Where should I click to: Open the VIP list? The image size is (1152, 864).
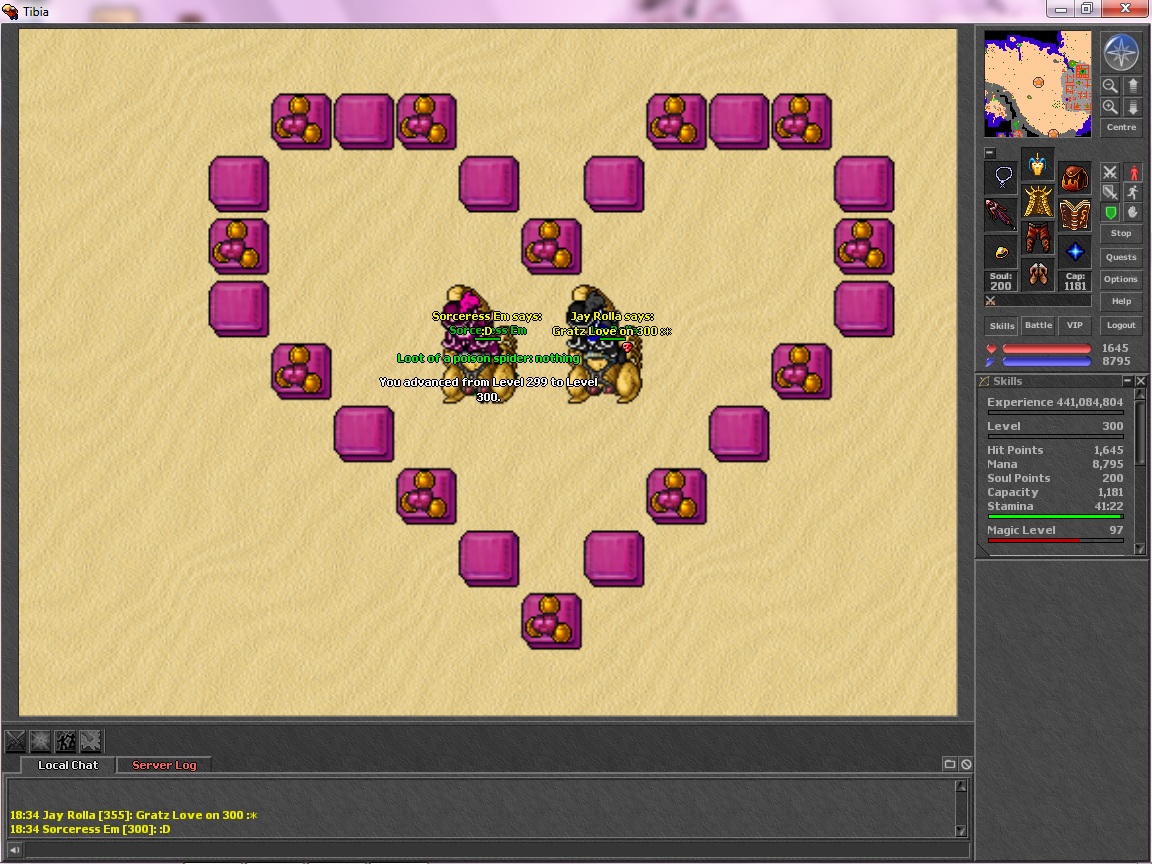(1074, 325)
